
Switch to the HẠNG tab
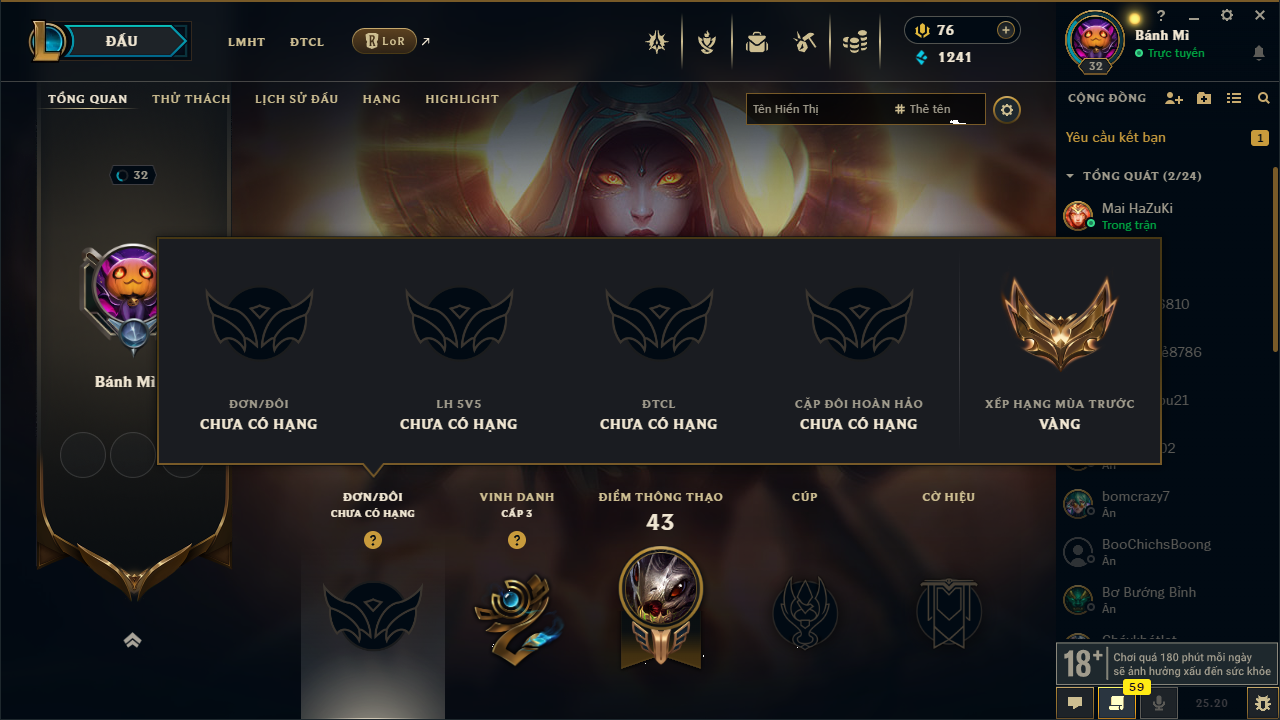381,99
